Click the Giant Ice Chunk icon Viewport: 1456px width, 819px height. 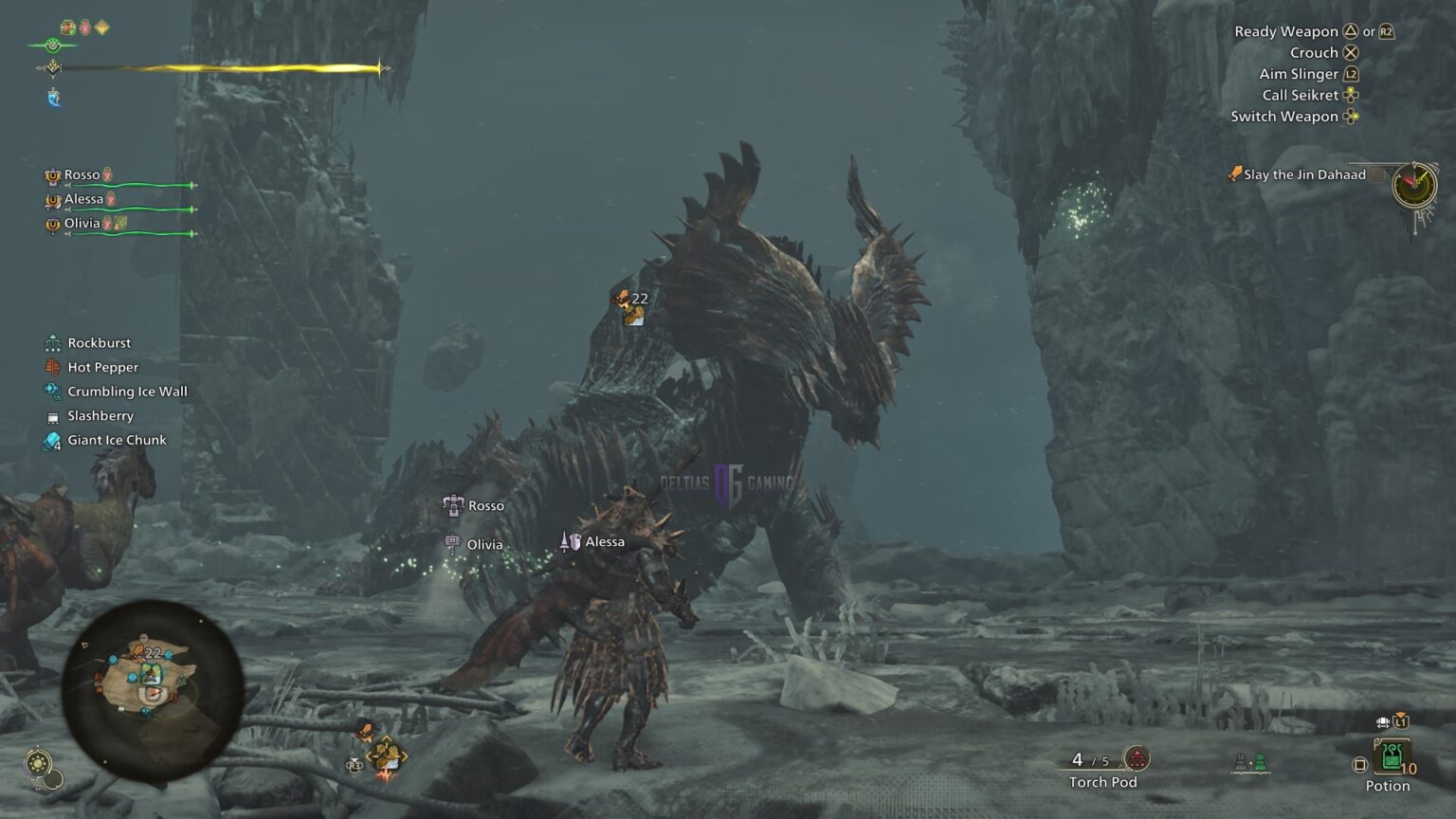click(x=54, y=440)
